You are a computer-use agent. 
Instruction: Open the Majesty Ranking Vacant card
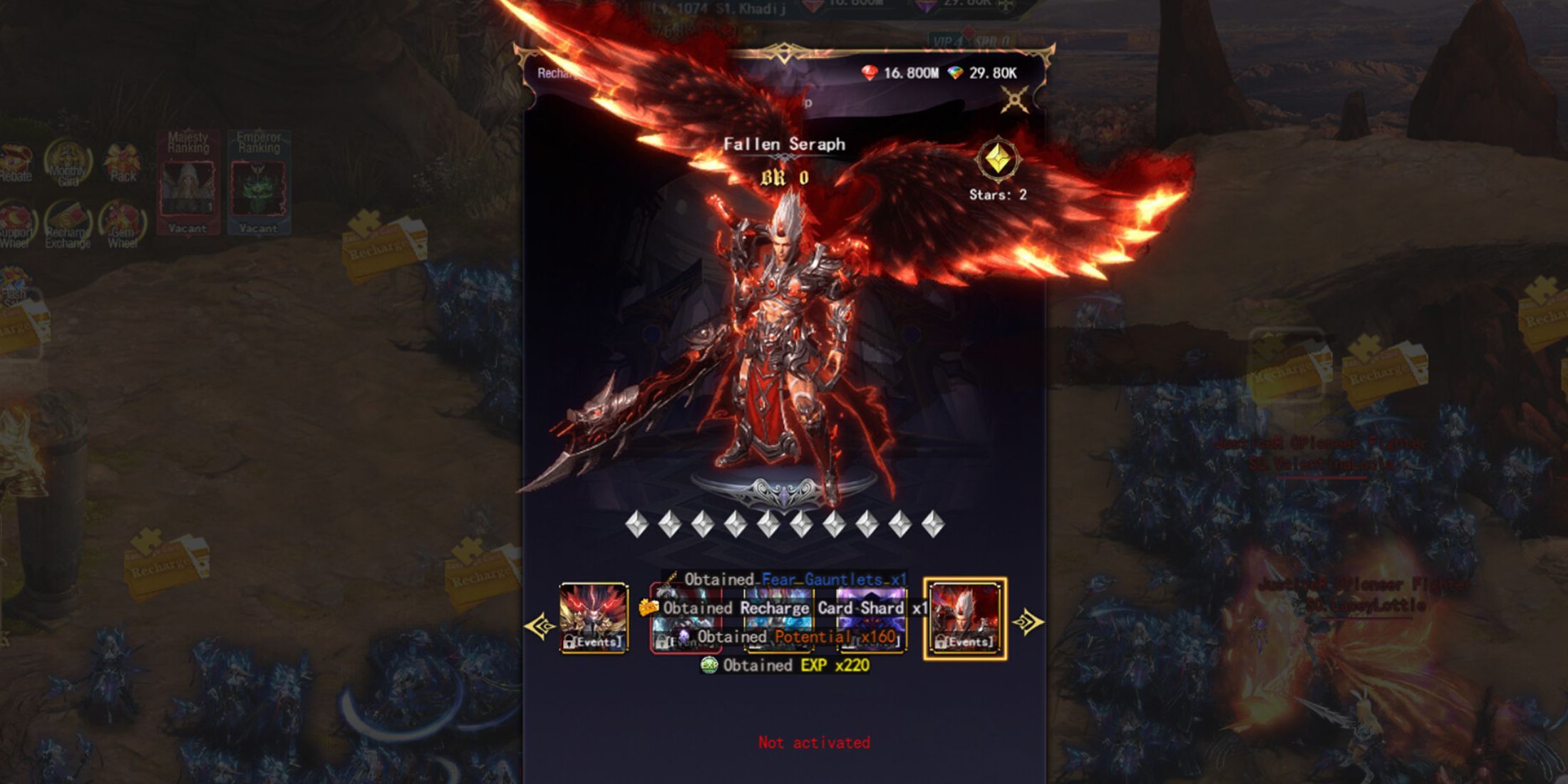pyautogui.click(x=188, y=182)
